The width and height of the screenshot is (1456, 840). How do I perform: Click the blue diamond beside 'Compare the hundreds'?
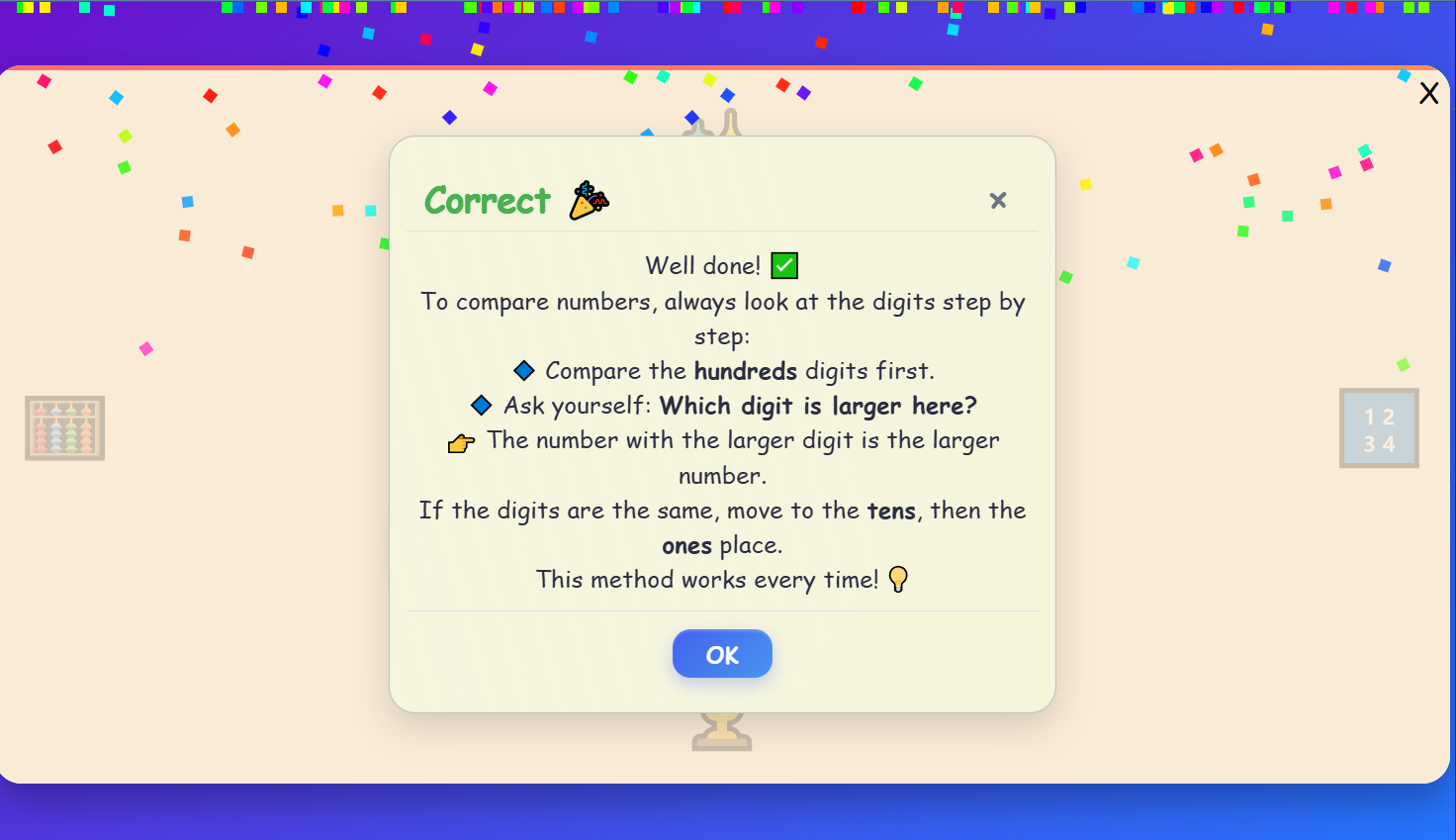point(523,369)
